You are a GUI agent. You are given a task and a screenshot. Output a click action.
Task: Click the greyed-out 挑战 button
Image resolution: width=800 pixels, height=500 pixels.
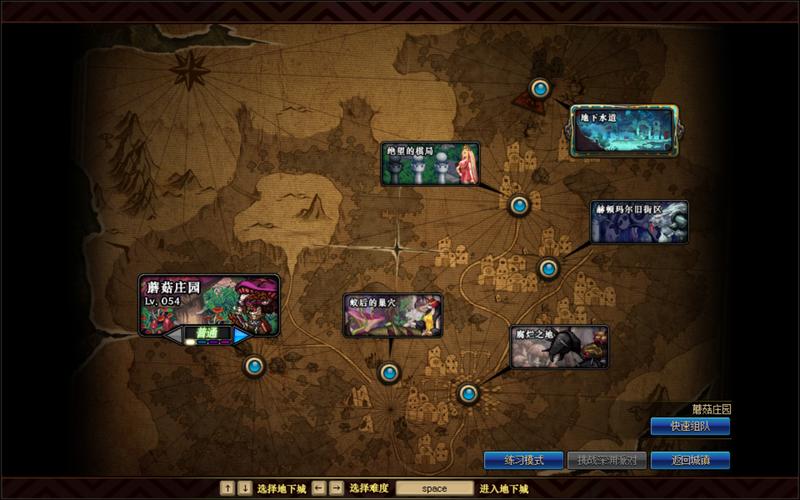[607, 460]
